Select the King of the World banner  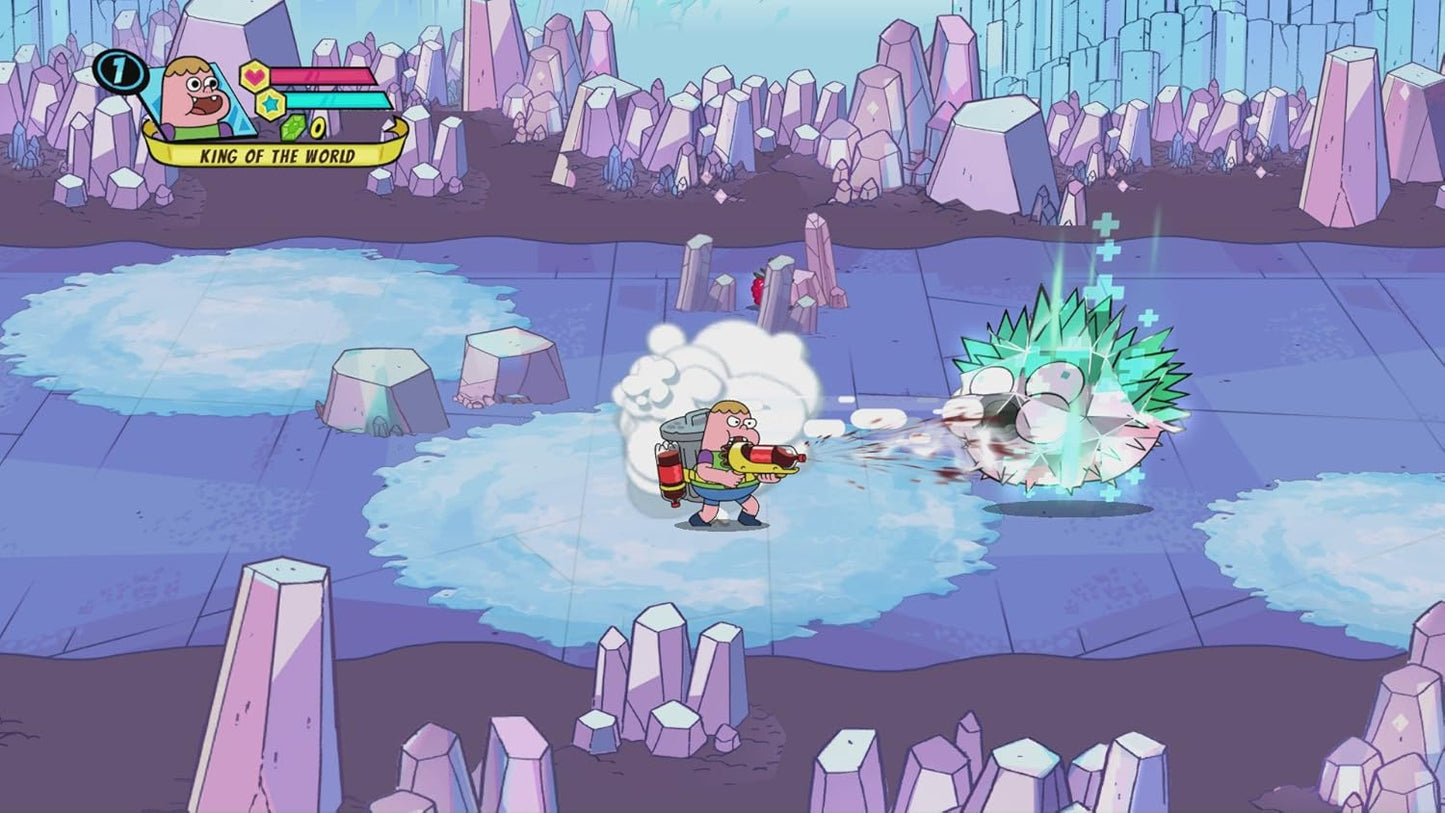coord(276,155)
